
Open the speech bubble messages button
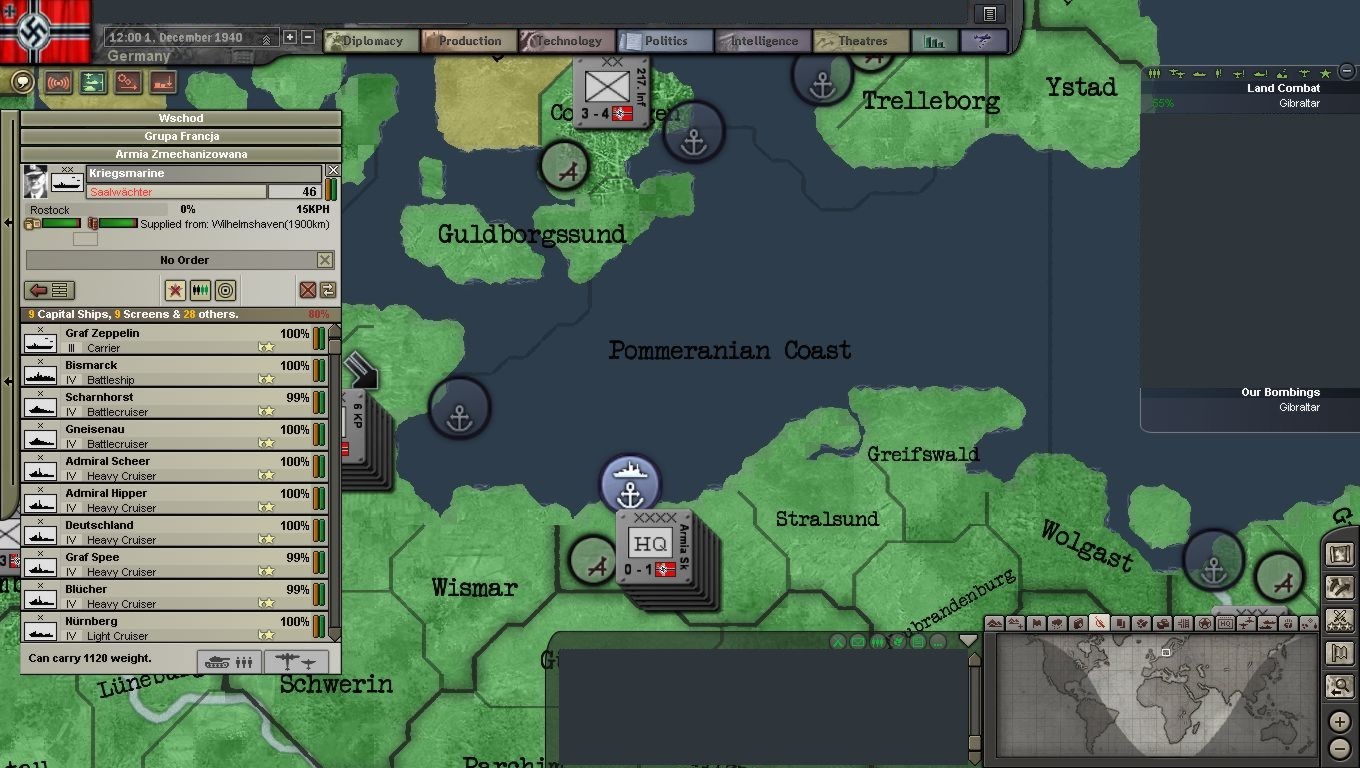(22, 82)
